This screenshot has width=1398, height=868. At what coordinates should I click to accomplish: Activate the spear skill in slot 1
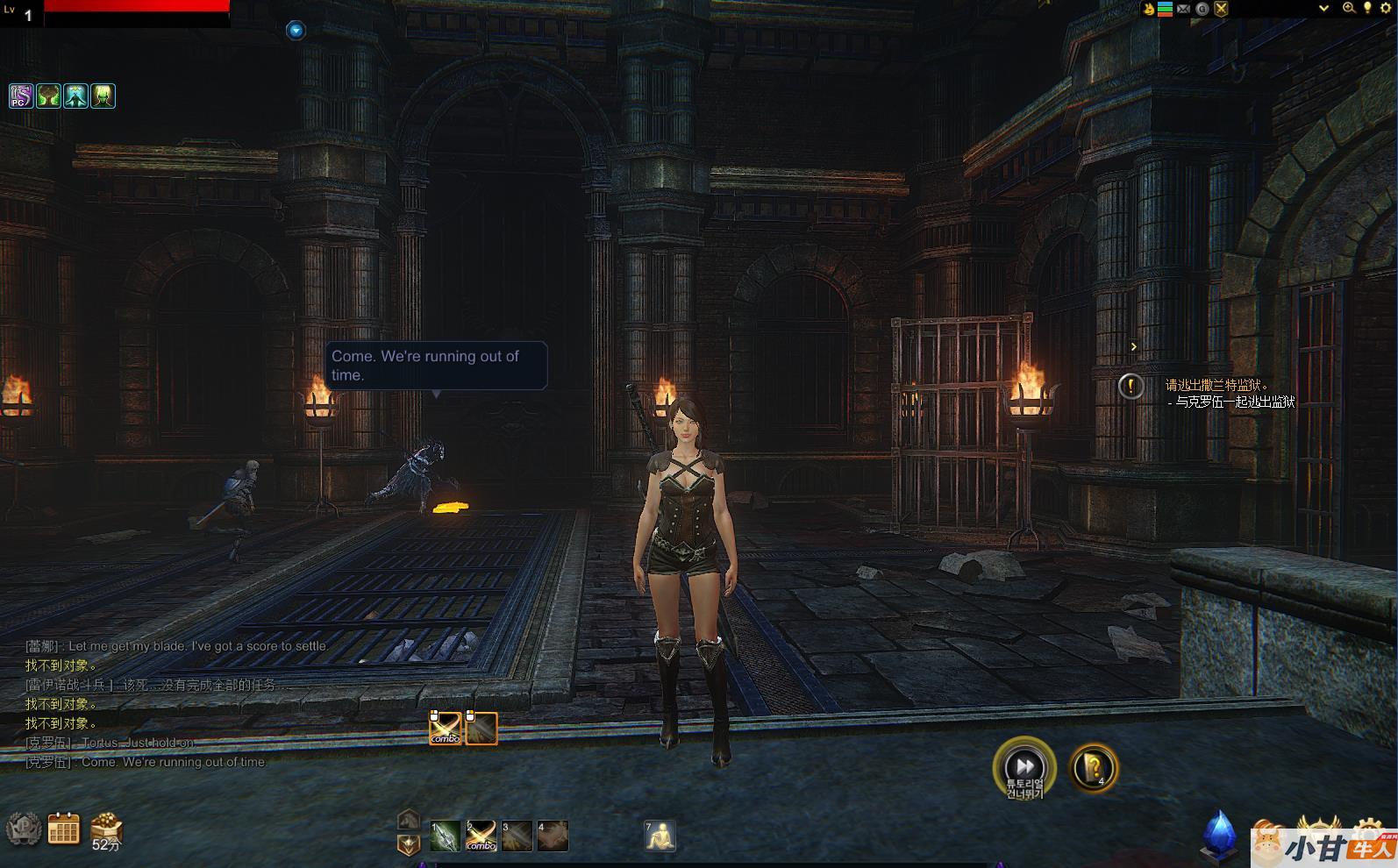tap(445, 836)
